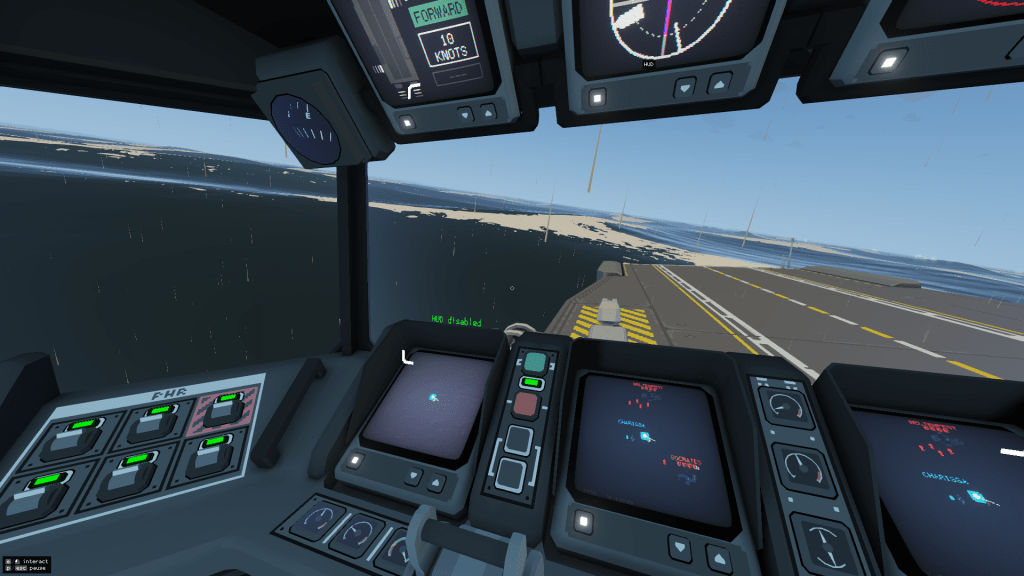Click the up arrow below the 10 KNOTS display
The height and width of the screenshot is (576, 1024).
click(x=488, y=112)
